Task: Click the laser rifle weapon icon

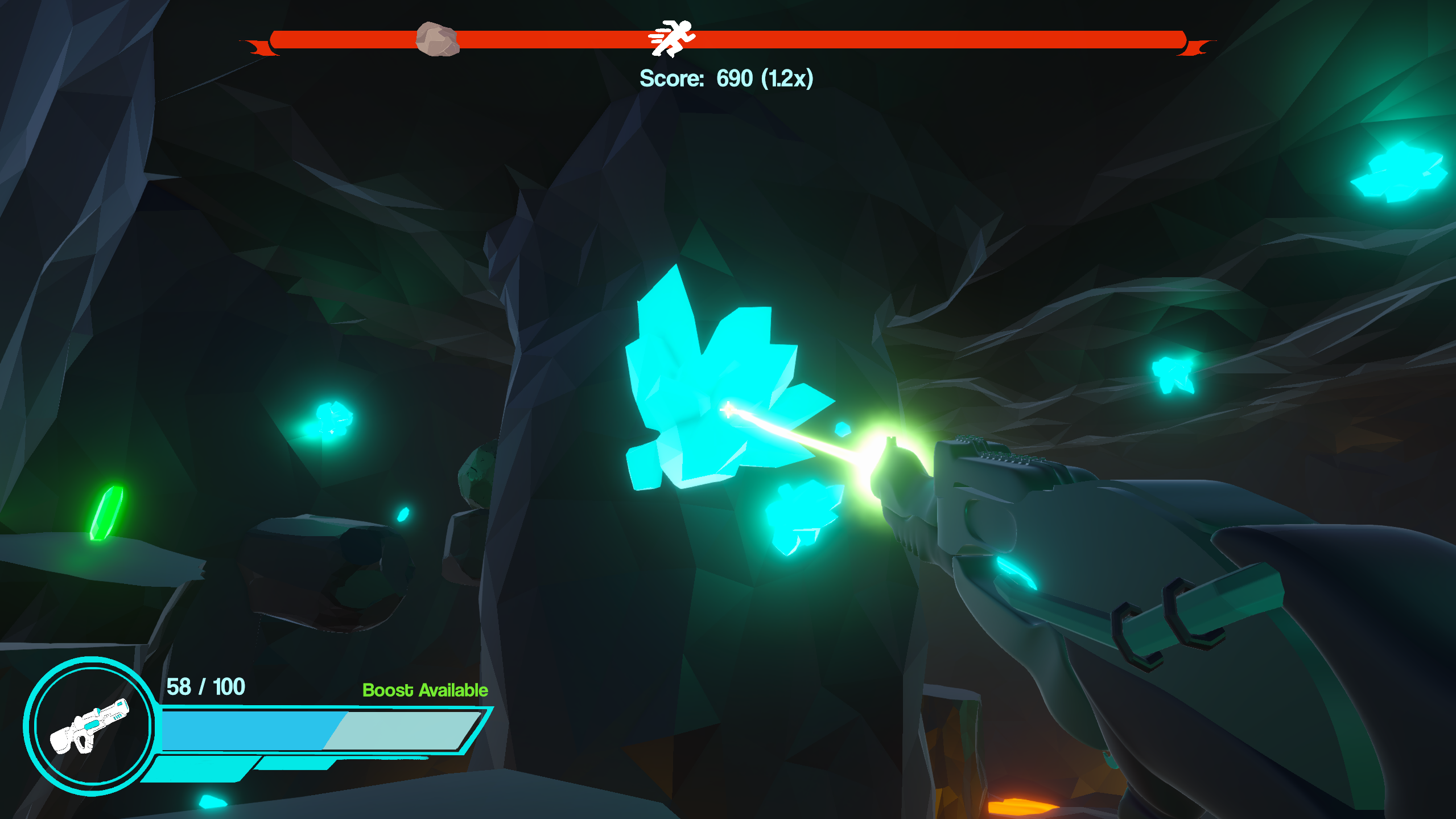Action: coord(89,726)
